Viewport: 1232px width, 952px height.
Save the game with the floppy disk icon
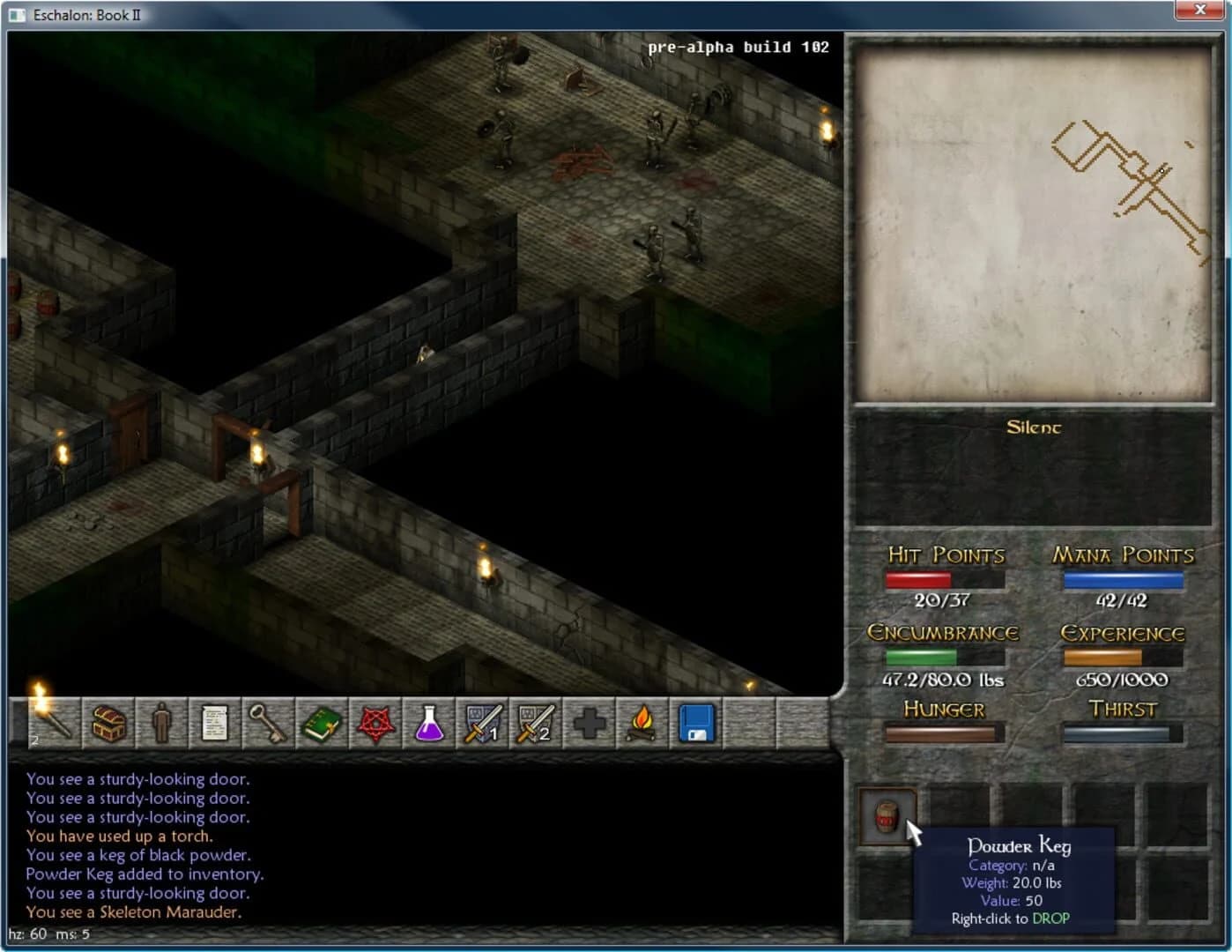pyautogui.click(x=694, y=723)
